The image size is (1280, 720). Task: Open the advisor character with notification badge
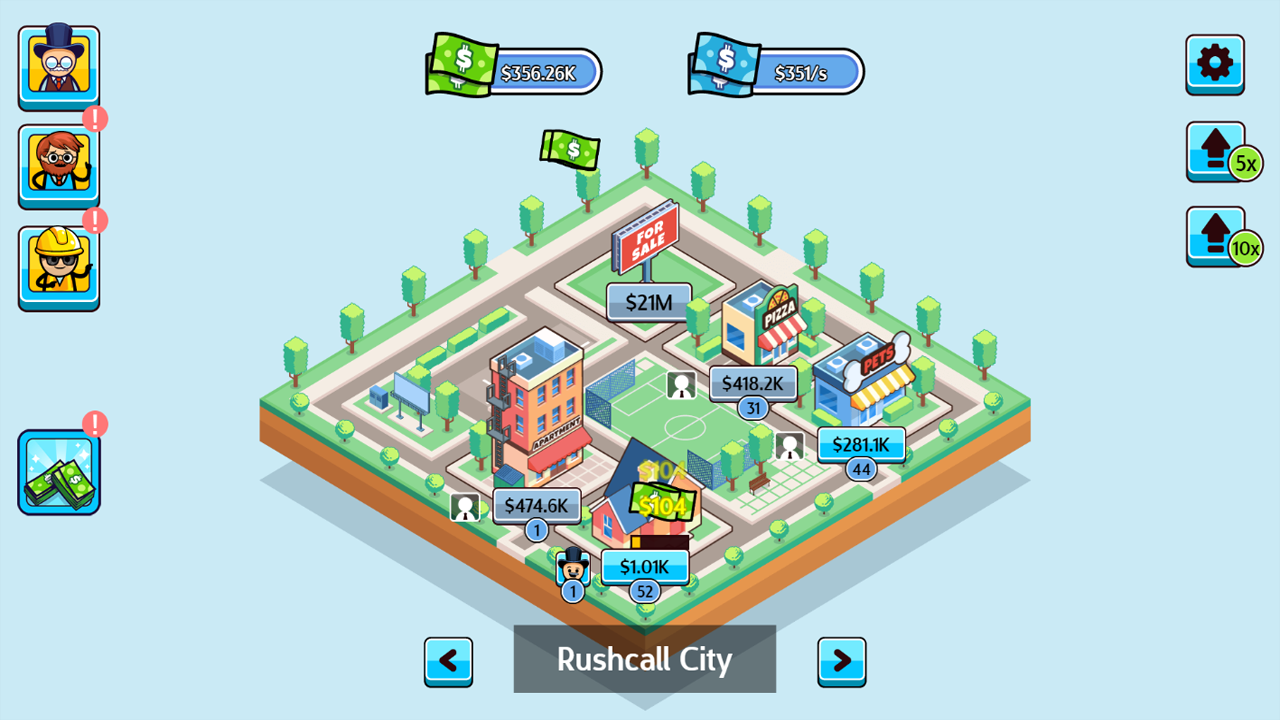pyautogui.click(x=58, y=163)
